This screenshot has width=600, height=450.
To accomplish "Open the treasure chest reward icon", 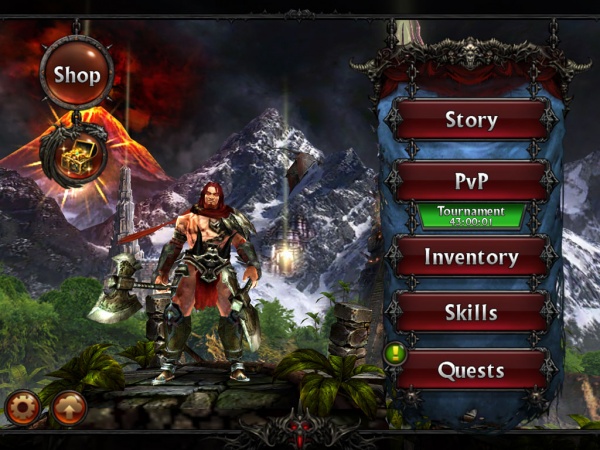I will [74, 153].
